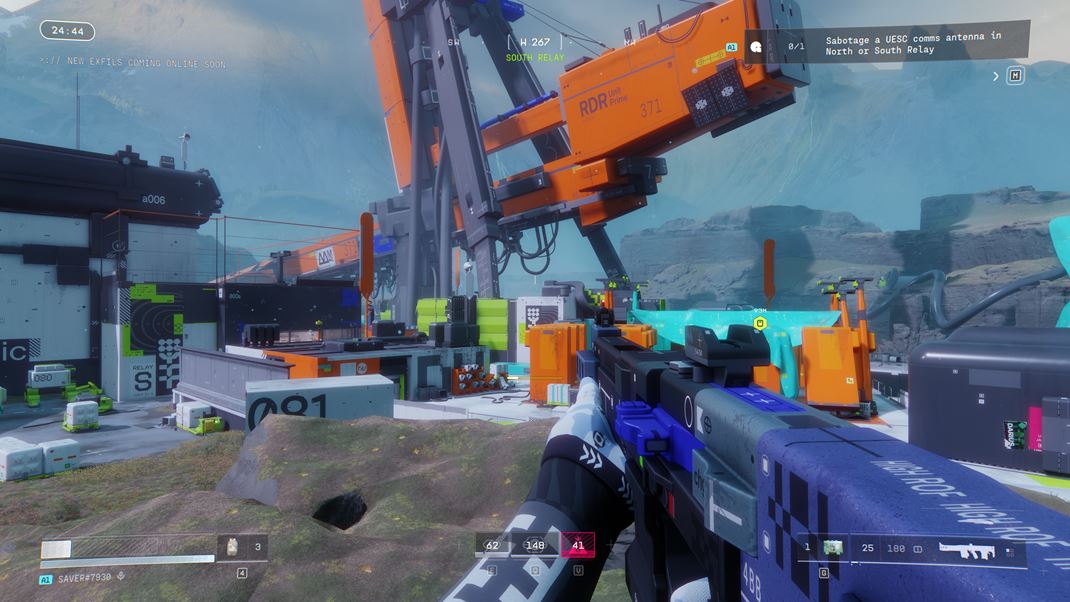Click the yellow objective waypoint marker
1070x602 pixels.
(760, 323)
